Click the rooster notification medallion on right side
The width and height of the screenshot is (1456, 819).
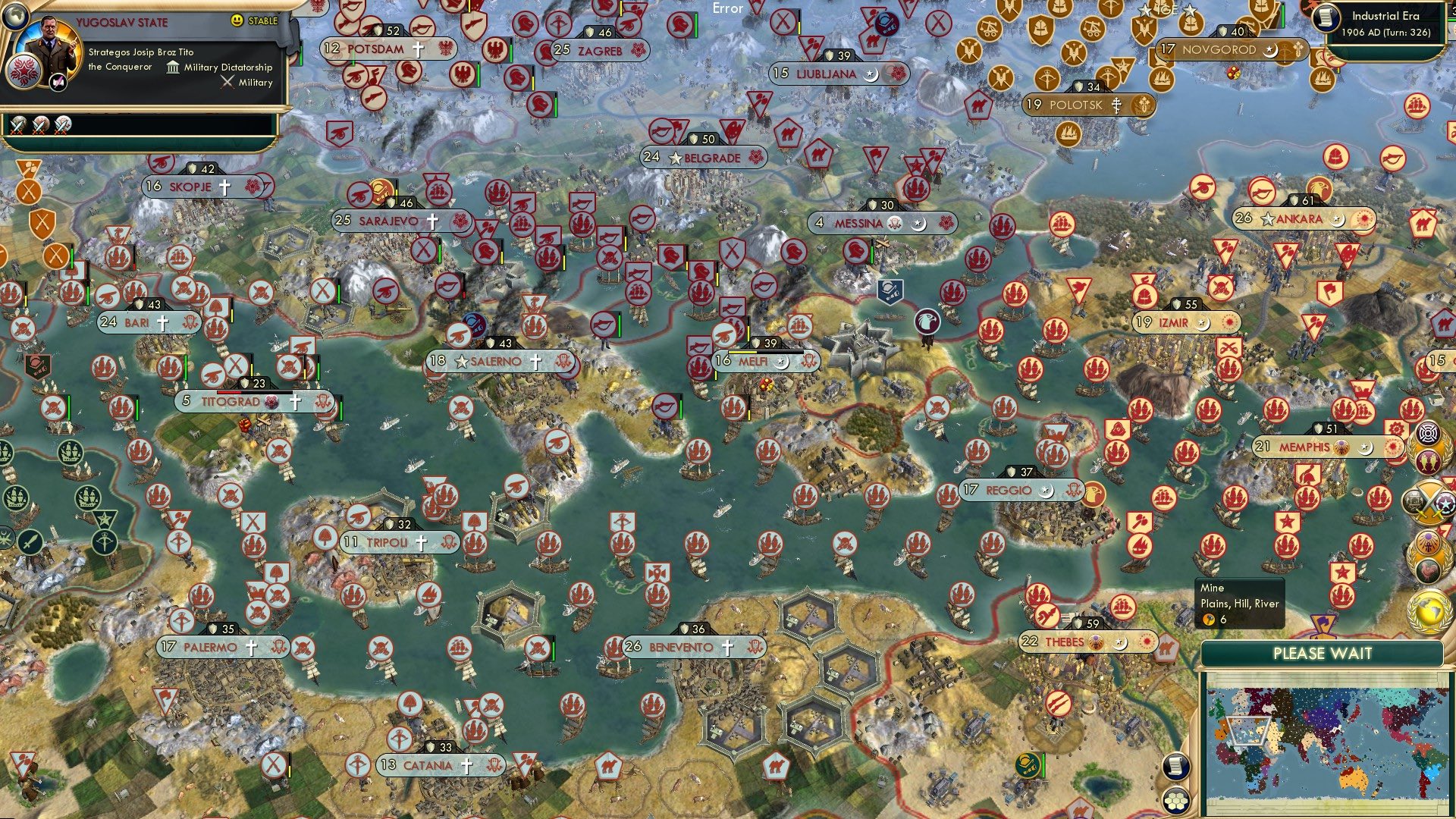1428,570
